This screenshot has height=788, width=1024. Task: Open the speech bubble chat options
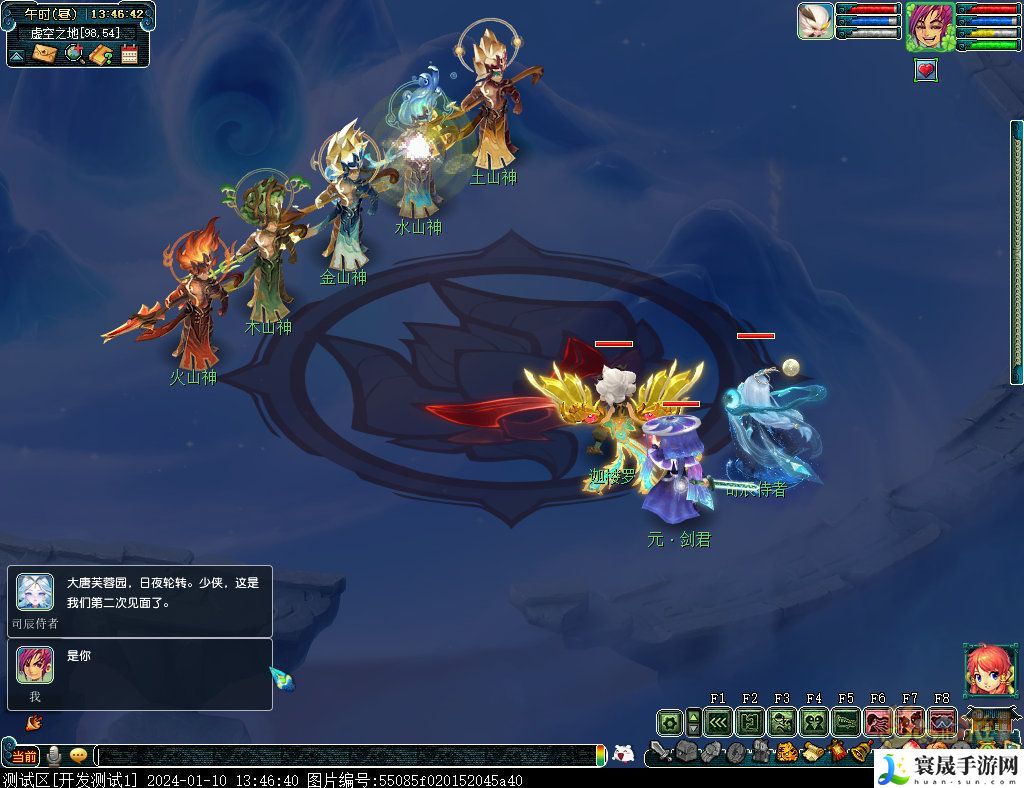(x=78, y=756)
